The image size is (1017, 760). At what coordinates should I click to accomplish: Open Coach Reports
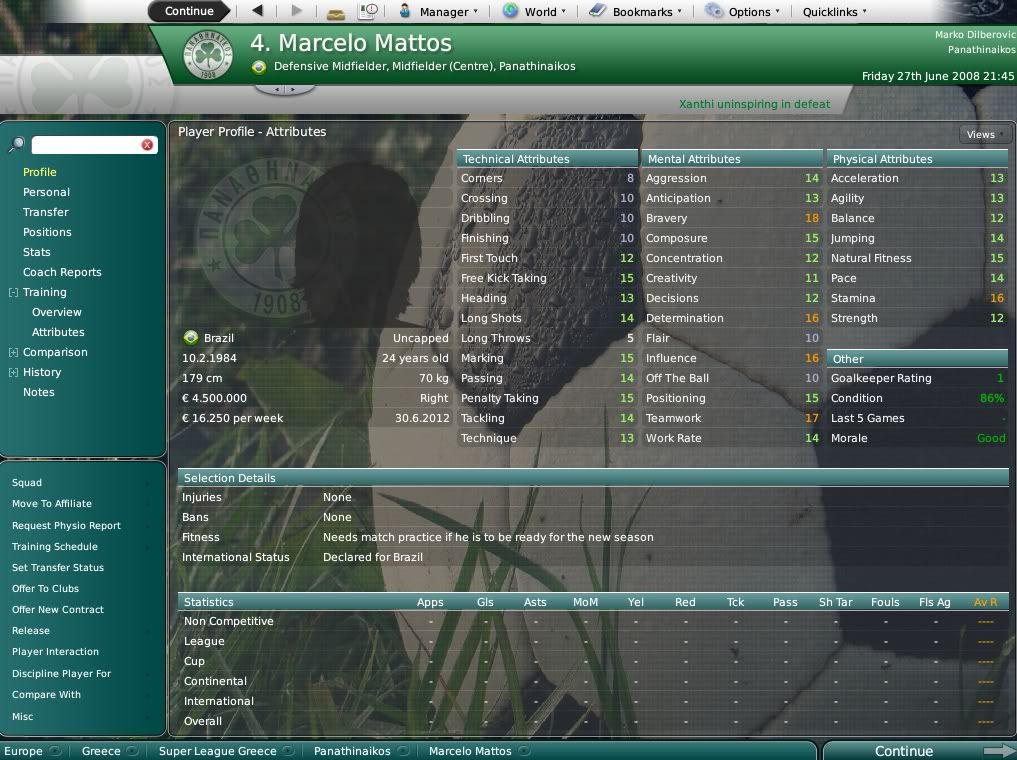pyautogui.click(x=62, y=272)
